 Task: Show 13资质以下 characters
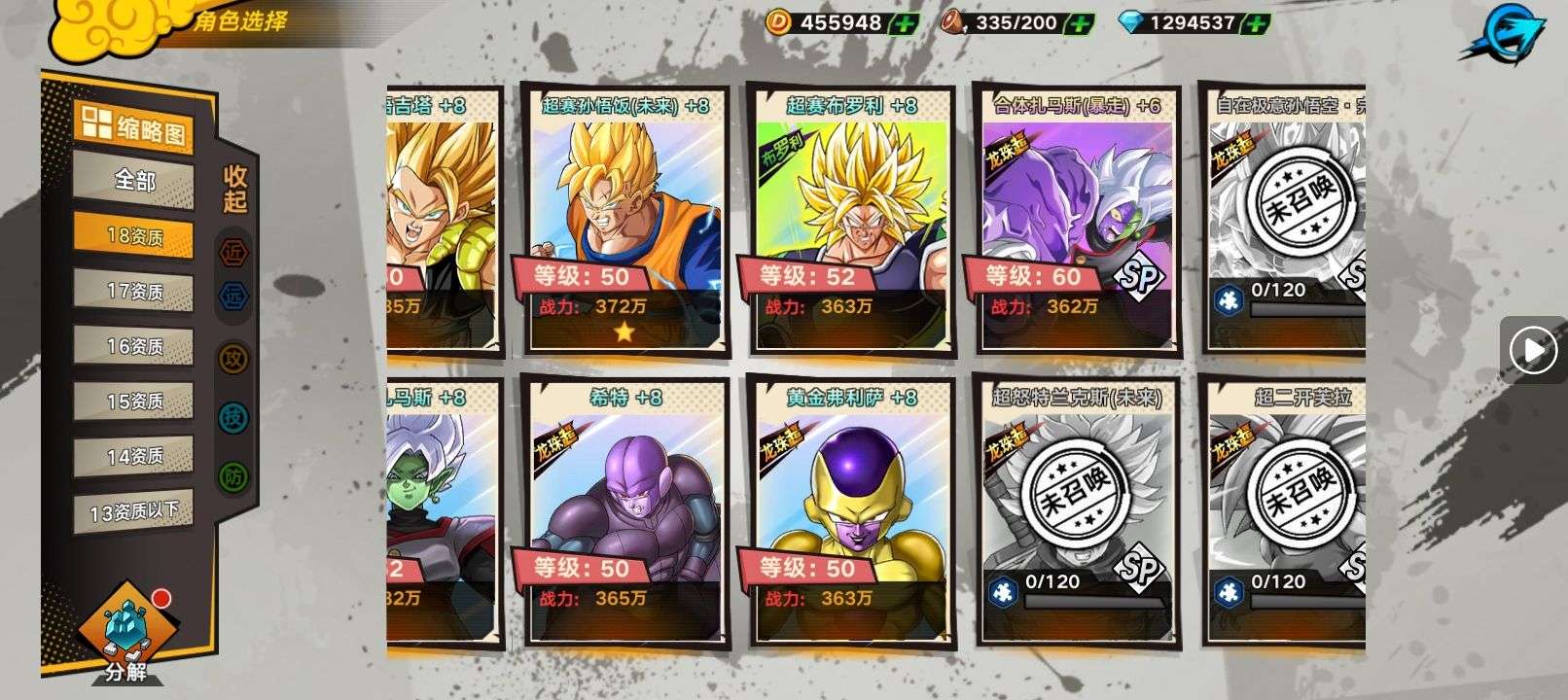click(x=133, y=510)
